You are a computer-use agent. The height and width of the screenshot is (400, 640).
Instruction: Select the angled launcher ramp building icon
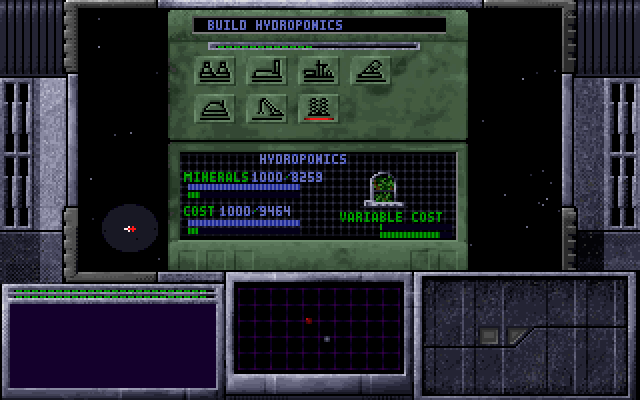[371, 70]
